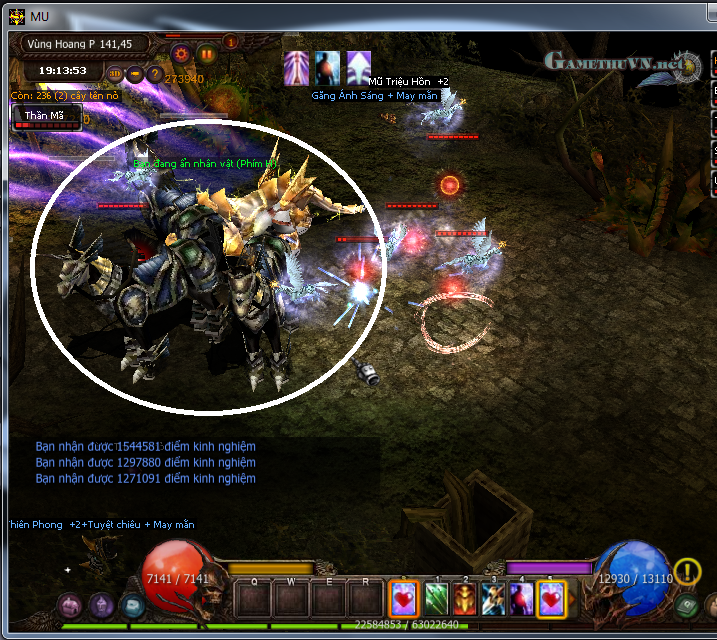Viewport: 717px width, 640px height.
Task: Open the gear settings button
Action: (181, 53)
